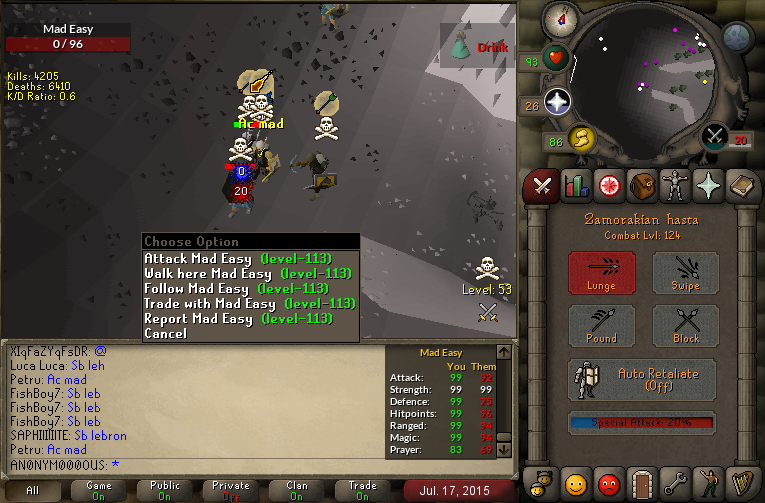Toggle the run energy boot orb

581,137
